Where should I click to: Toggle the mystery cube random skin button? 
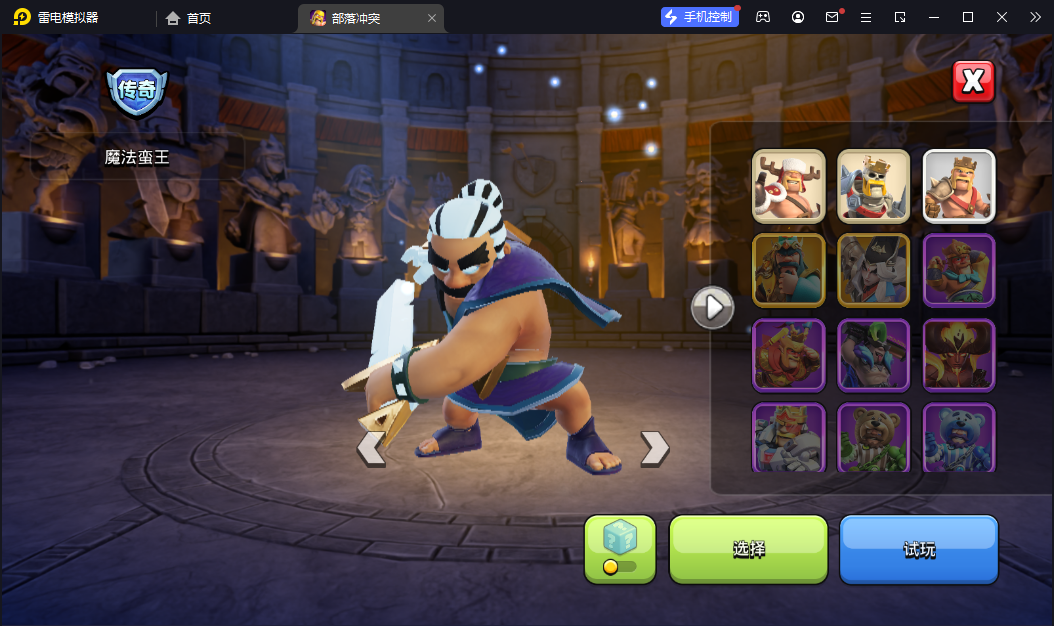click(x=620, y=549)
